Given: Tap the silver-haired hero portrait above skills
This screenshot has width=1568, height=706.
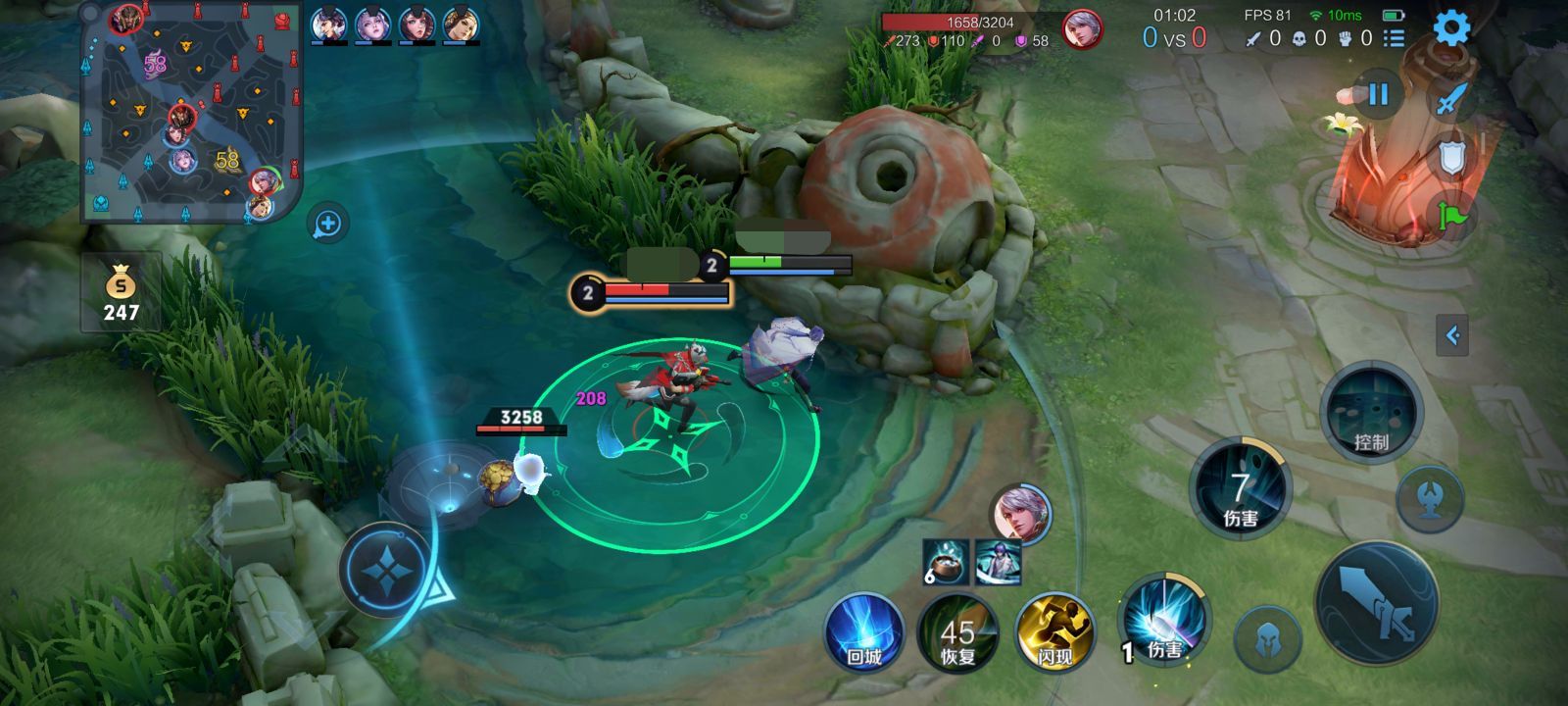Looking at the screenshot, I should click(x=1020, y=513).
